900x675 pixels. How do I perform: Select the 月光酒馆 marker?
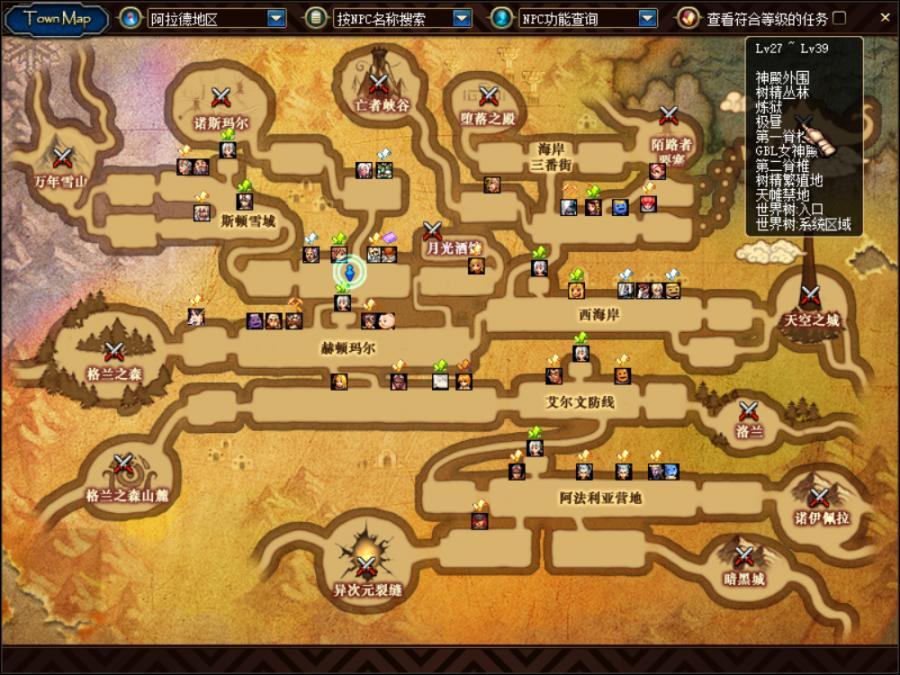[x=433, y=231]
